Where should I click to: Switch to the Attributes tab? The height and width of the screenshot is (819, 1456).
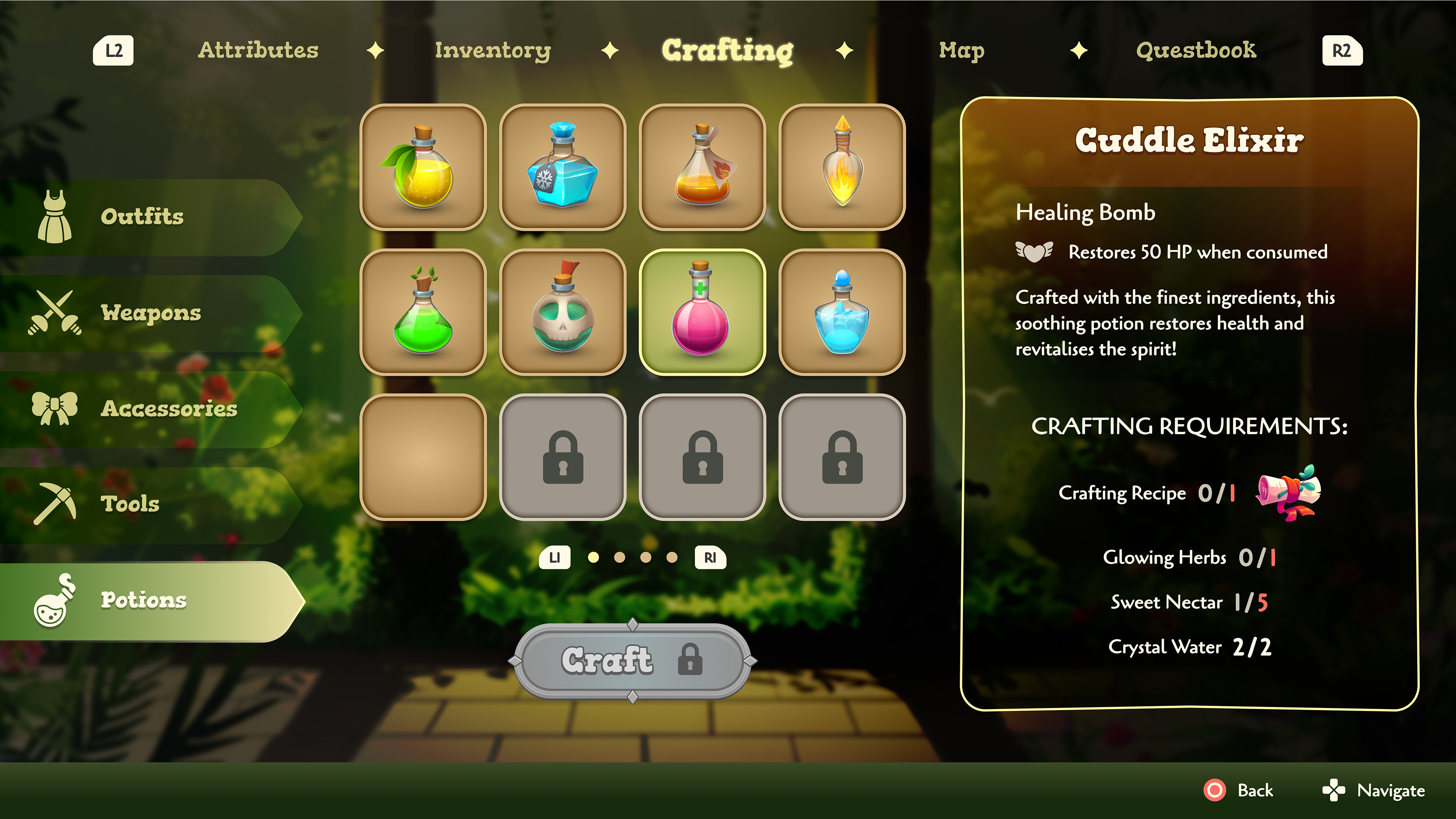(258, 50)
